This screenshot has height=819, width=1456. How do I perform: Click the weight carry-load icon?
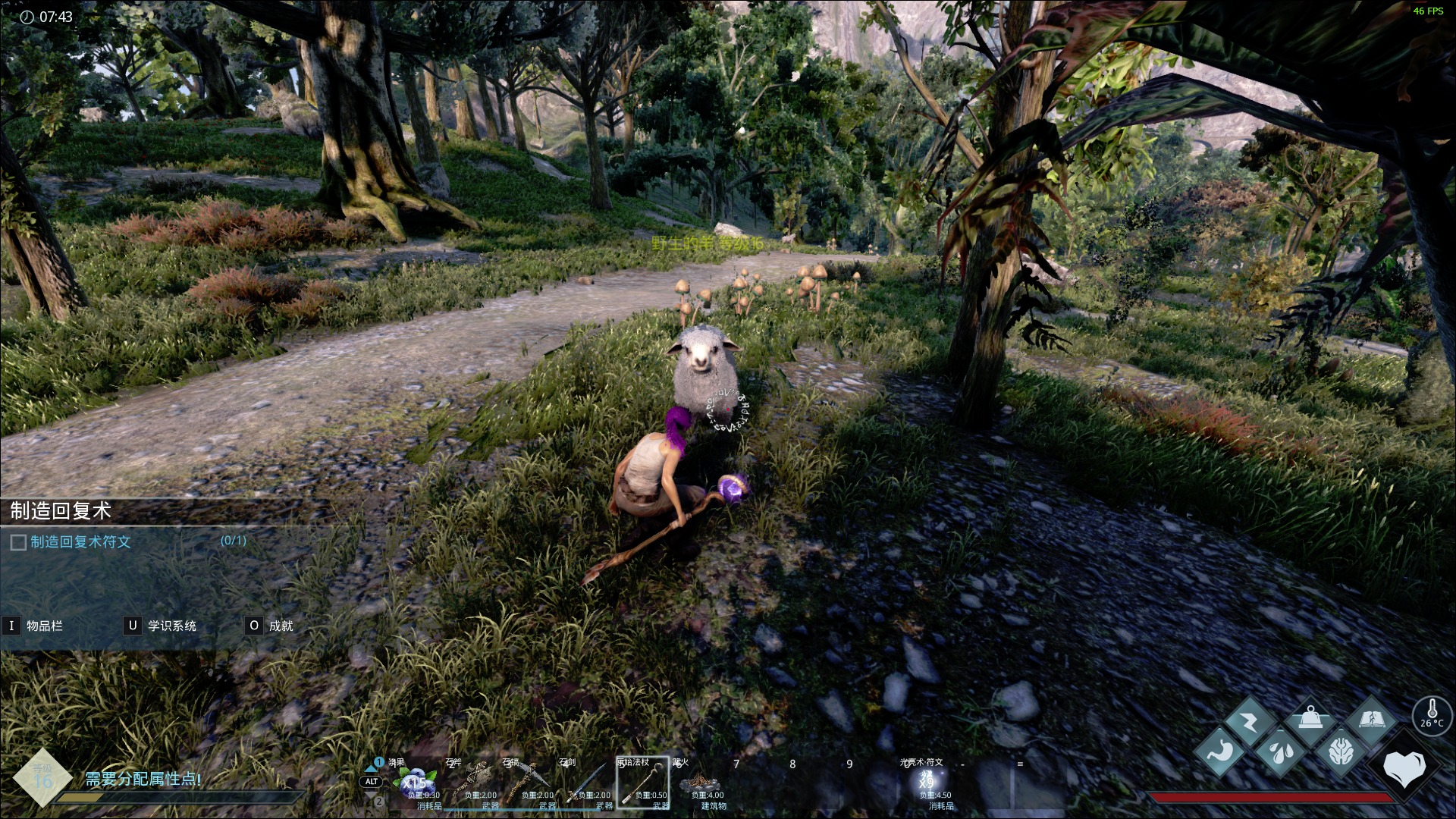coord(1310,720)
